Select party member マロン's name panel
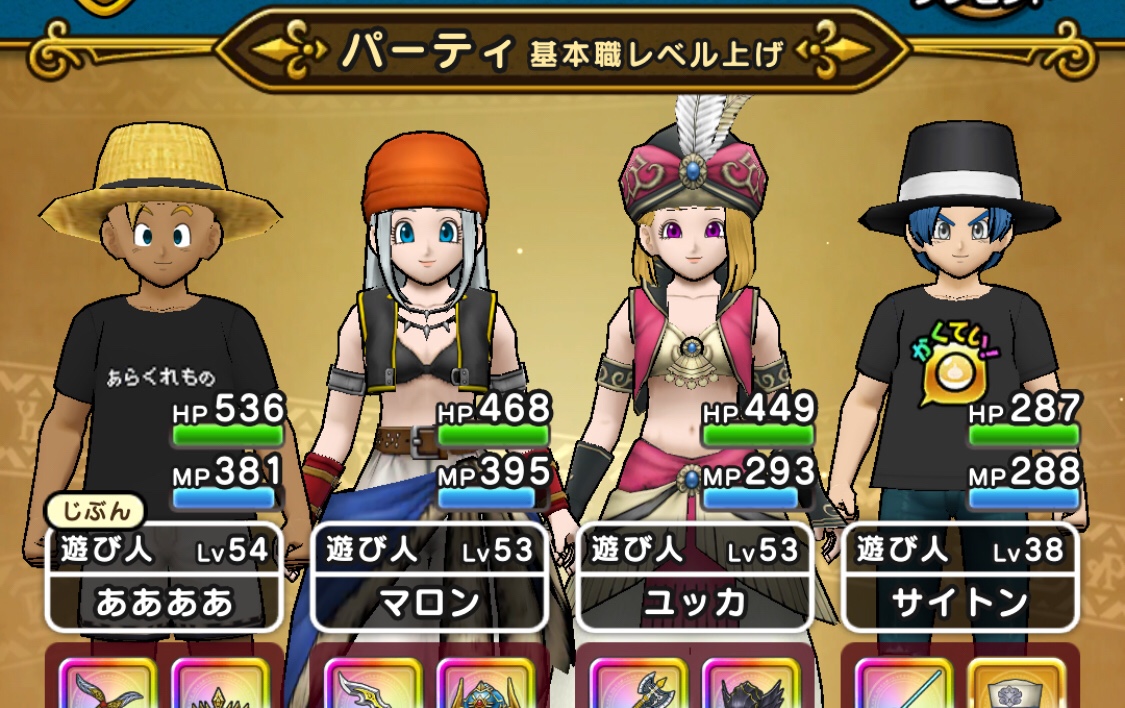The image size is (1125, 708). 429,577
